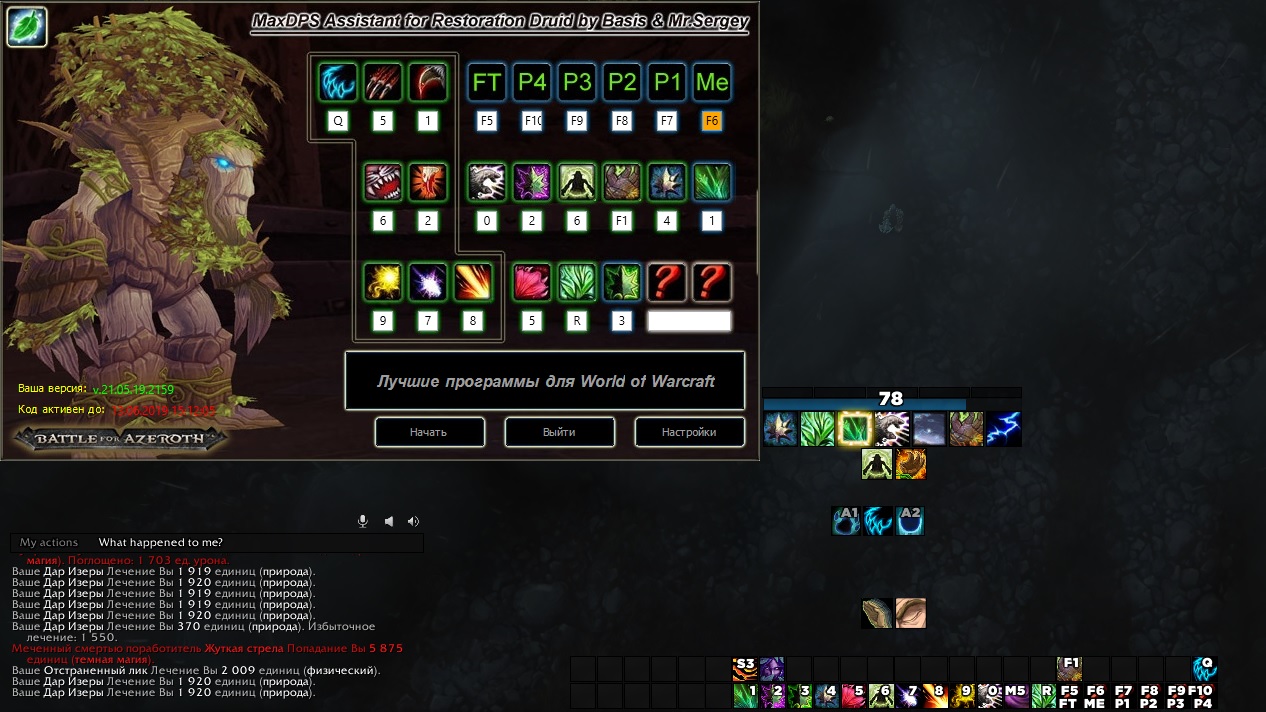Click the empty white keybind field

pyautogui.click(x=689, y=321)
